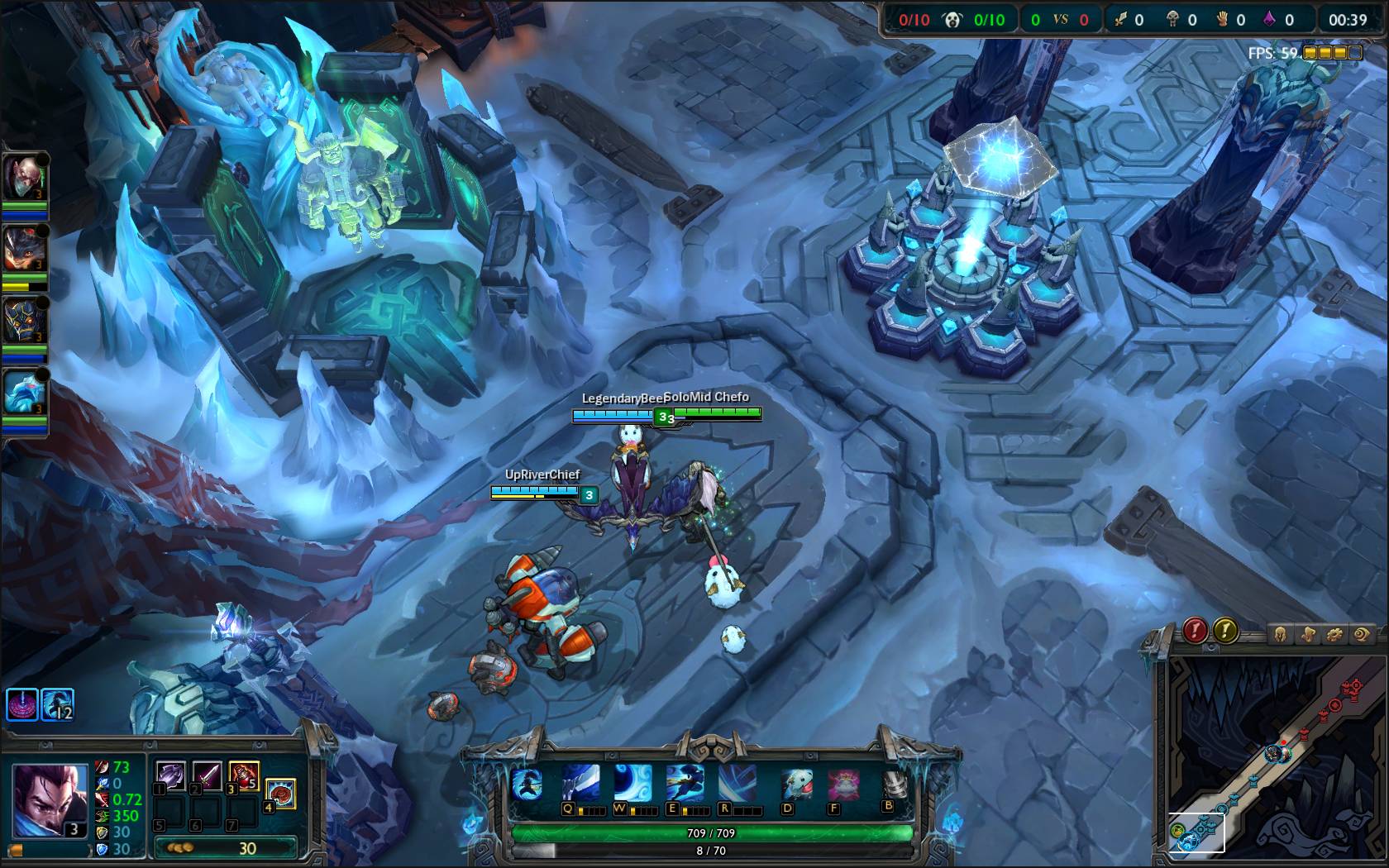Open settings via the gear icon above minimap

[x=1334, y=635]
